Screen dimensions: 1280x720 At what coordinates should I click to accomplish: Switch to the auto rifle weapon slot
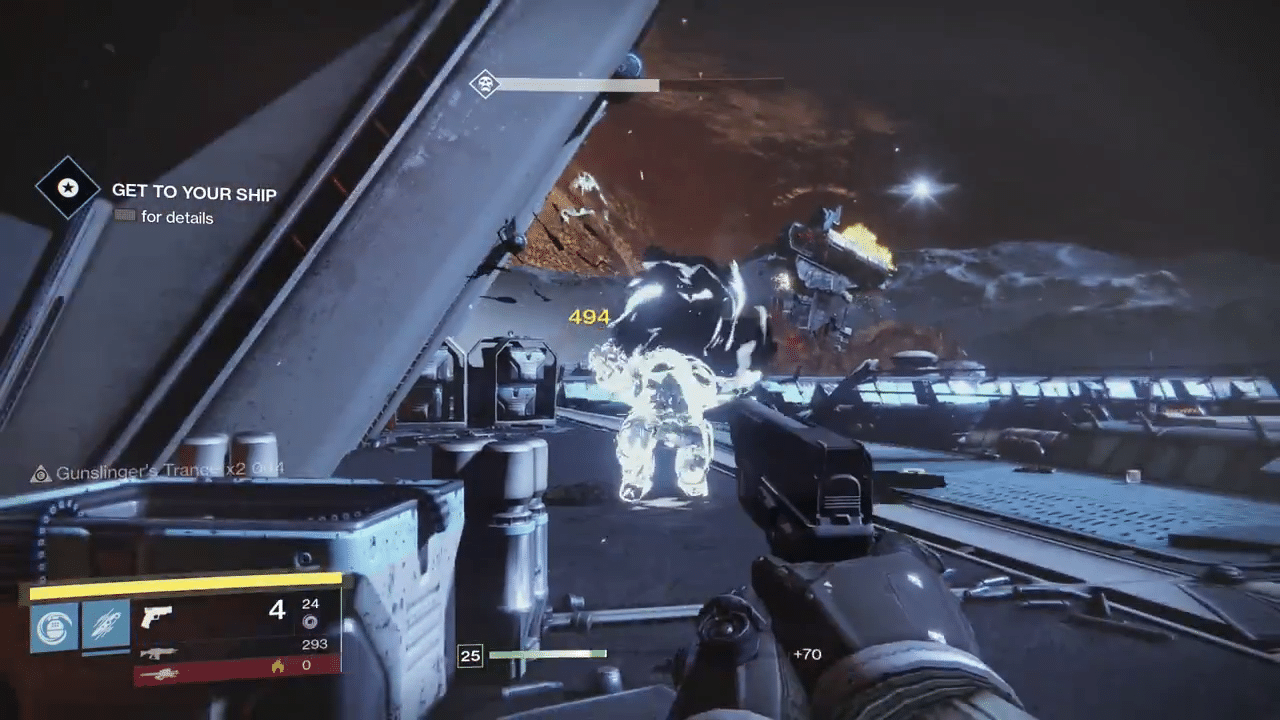point(159,651)
